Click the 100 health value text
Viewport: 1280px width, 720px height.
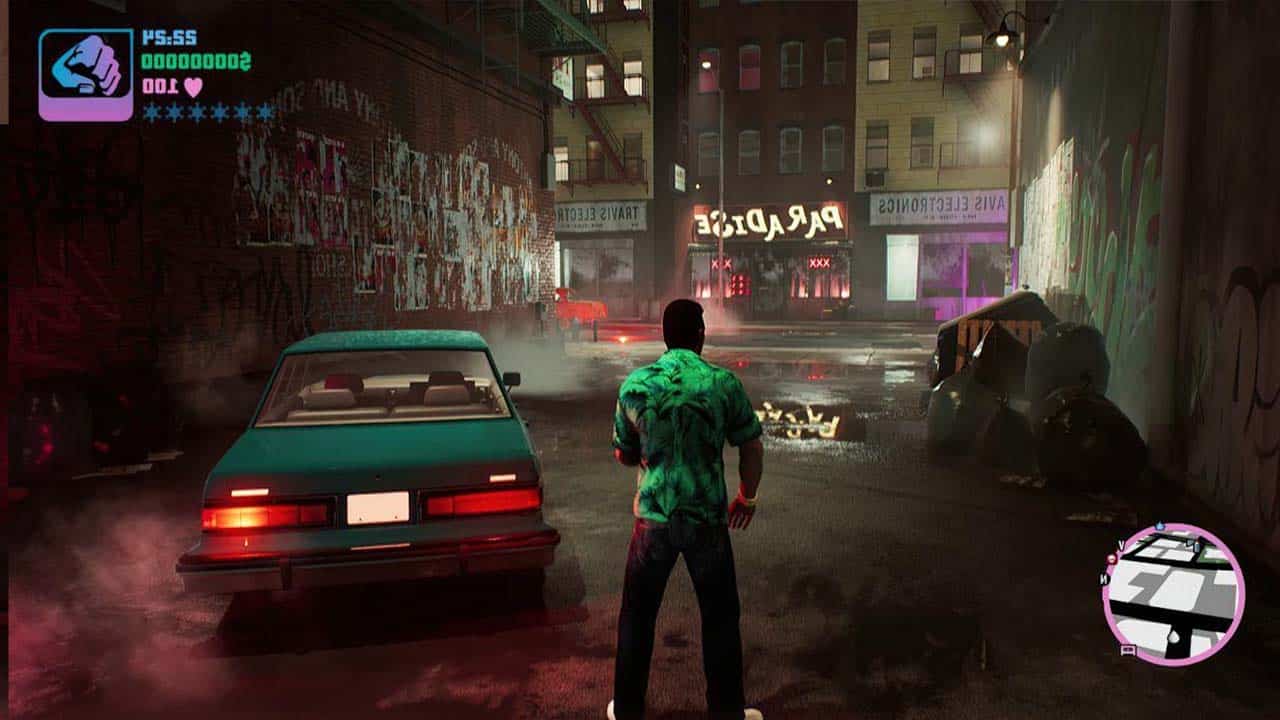[159, 86]
